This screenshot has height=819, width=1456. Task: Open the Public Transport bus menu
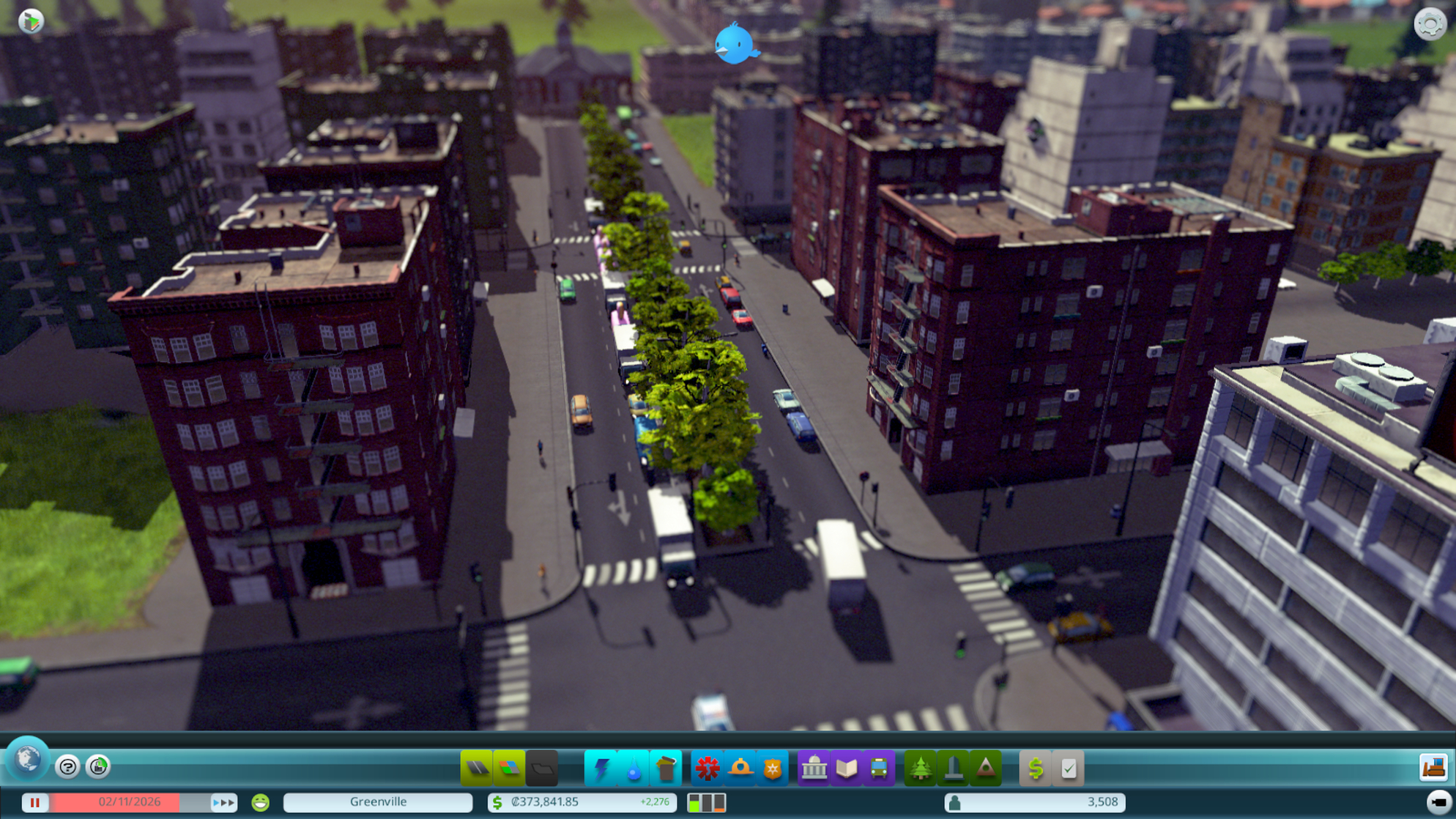pyautogui.click(x=879, y=768)
